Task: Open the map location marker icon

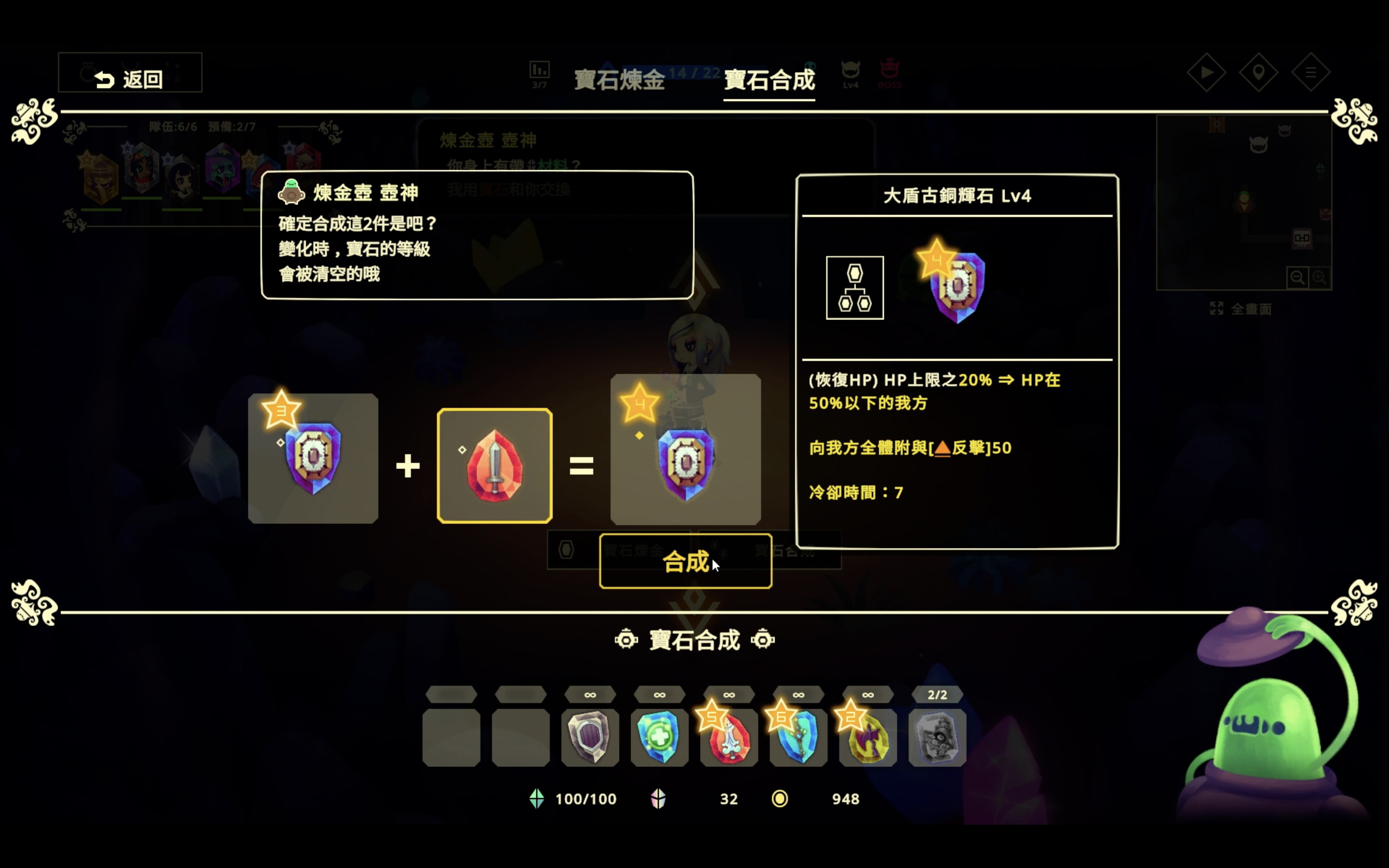Action: coord(1259,72)
